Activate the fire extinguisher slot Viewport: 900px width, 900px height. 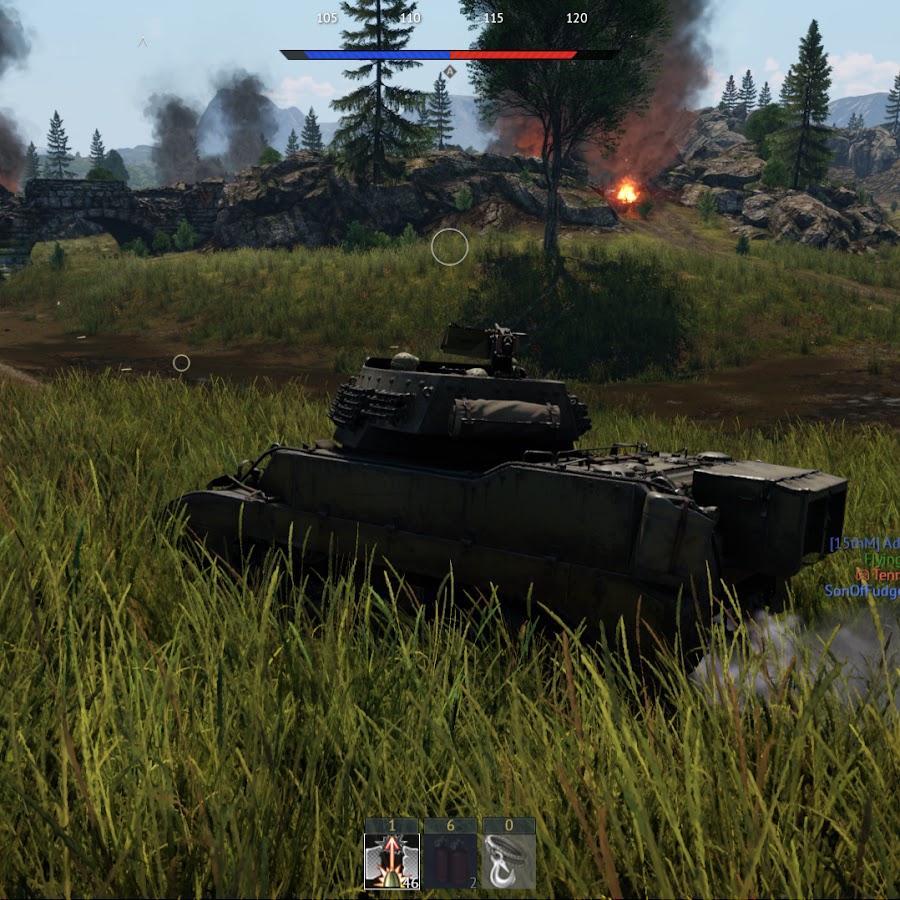click(450, 861)
